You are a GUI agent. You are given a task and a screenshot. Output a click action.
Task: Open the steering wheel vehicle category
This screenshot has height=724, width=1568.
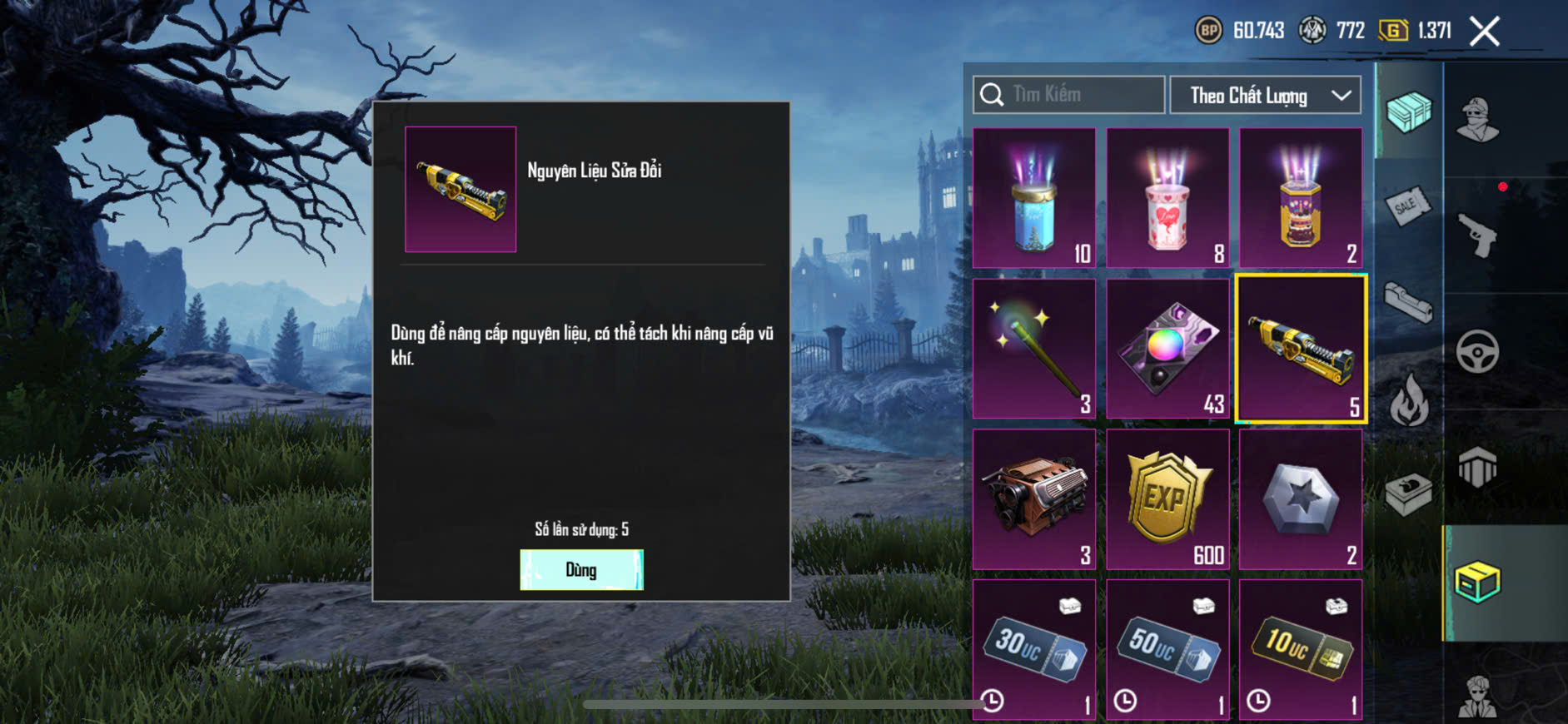(x=1477, y=352)
